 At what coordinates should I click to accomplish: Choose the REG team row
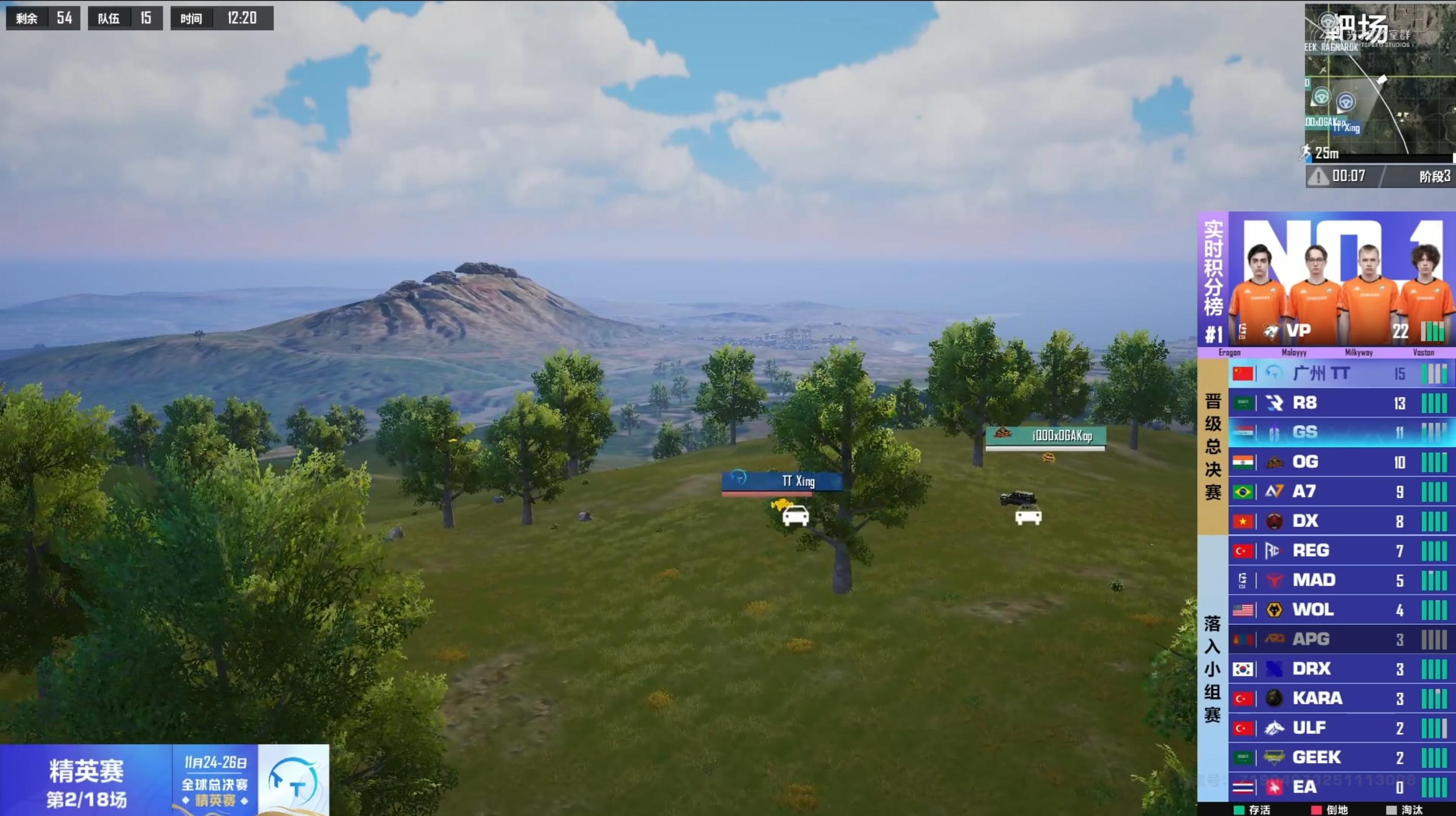pos(1340,550)
